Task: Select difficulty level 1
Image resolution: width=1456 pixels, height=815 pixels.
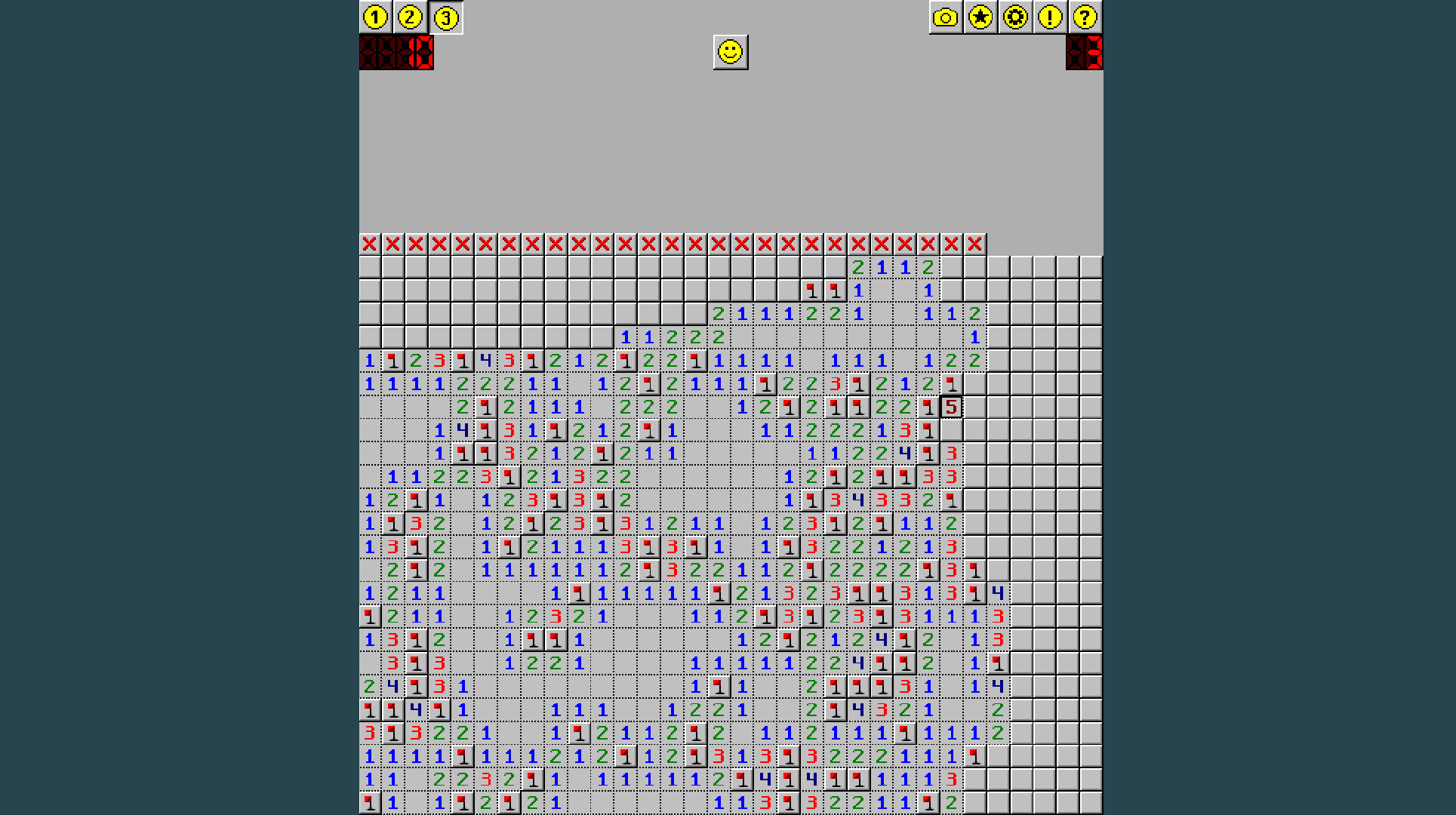Action: click(x=375, y=17)
